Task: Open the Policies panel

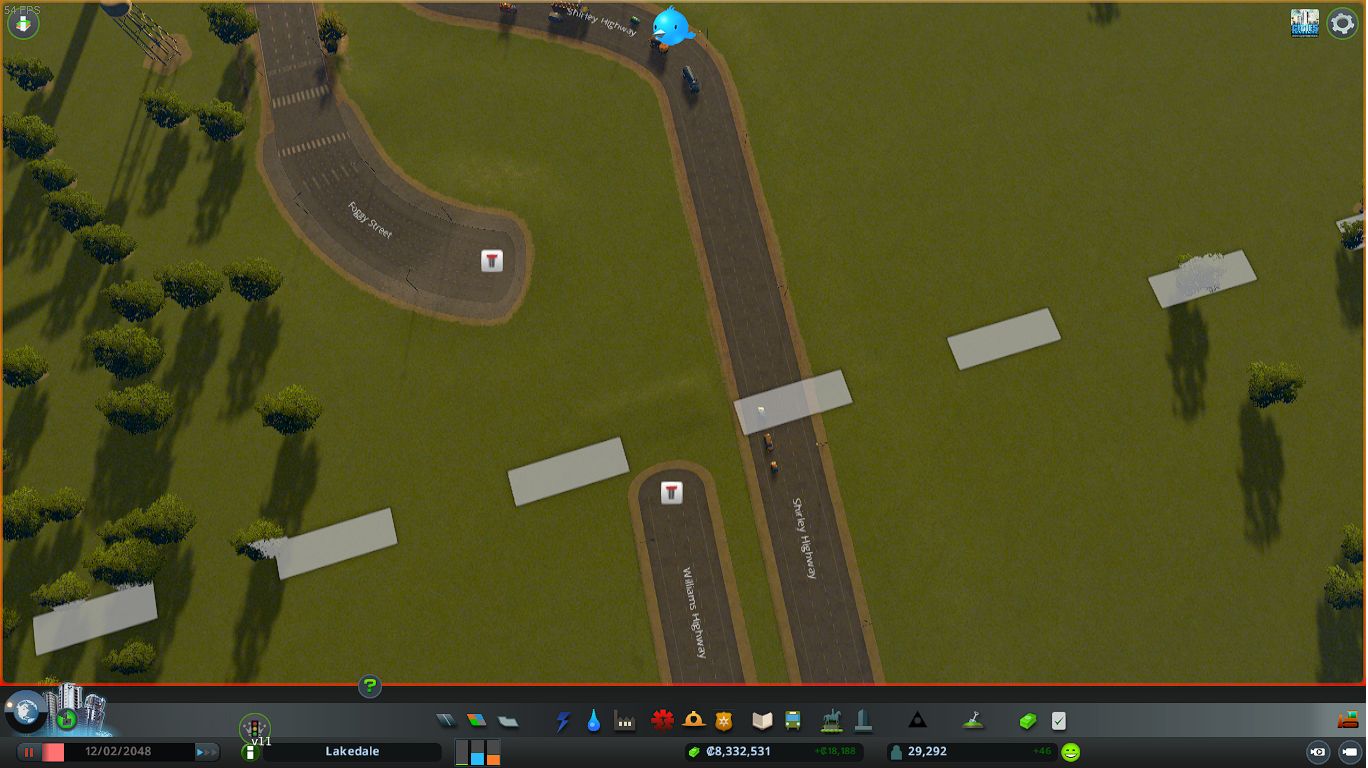Action: 1056,720
